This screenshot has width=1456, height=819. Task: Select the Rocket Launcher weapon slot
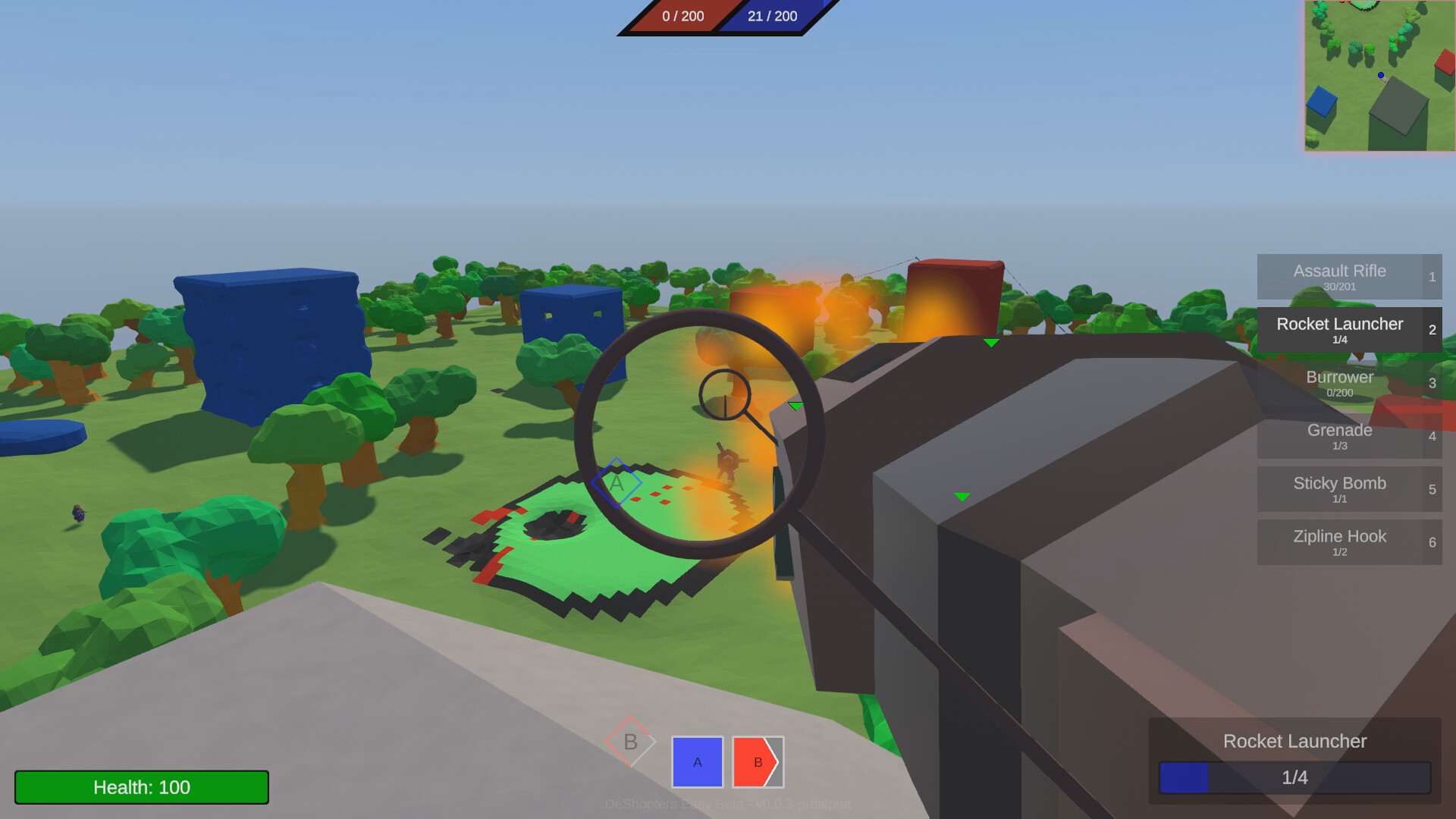click(x=1348, y=330)
